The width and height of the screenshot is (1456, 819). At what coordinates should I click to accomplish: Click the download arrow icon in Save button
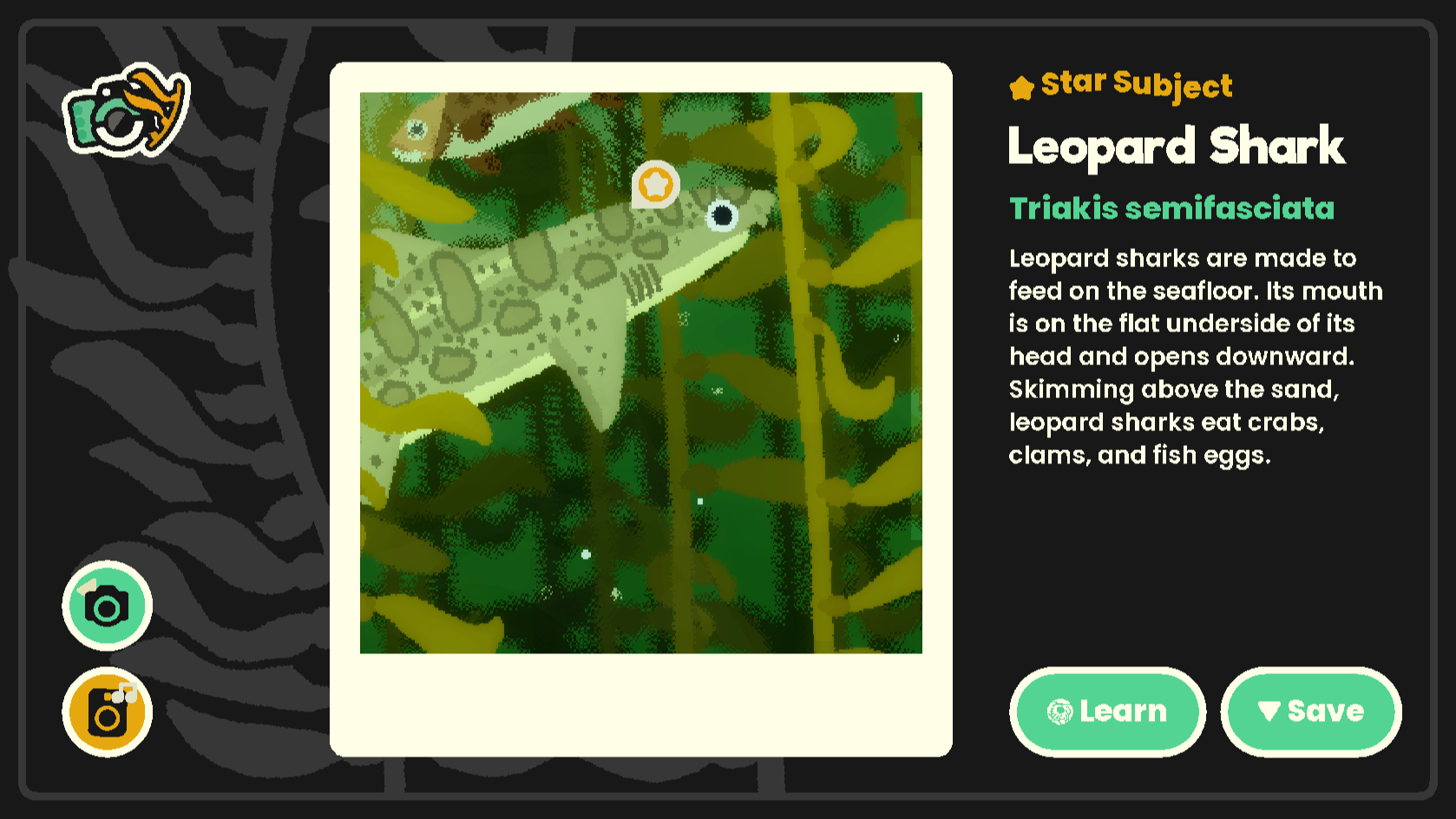1268,711
